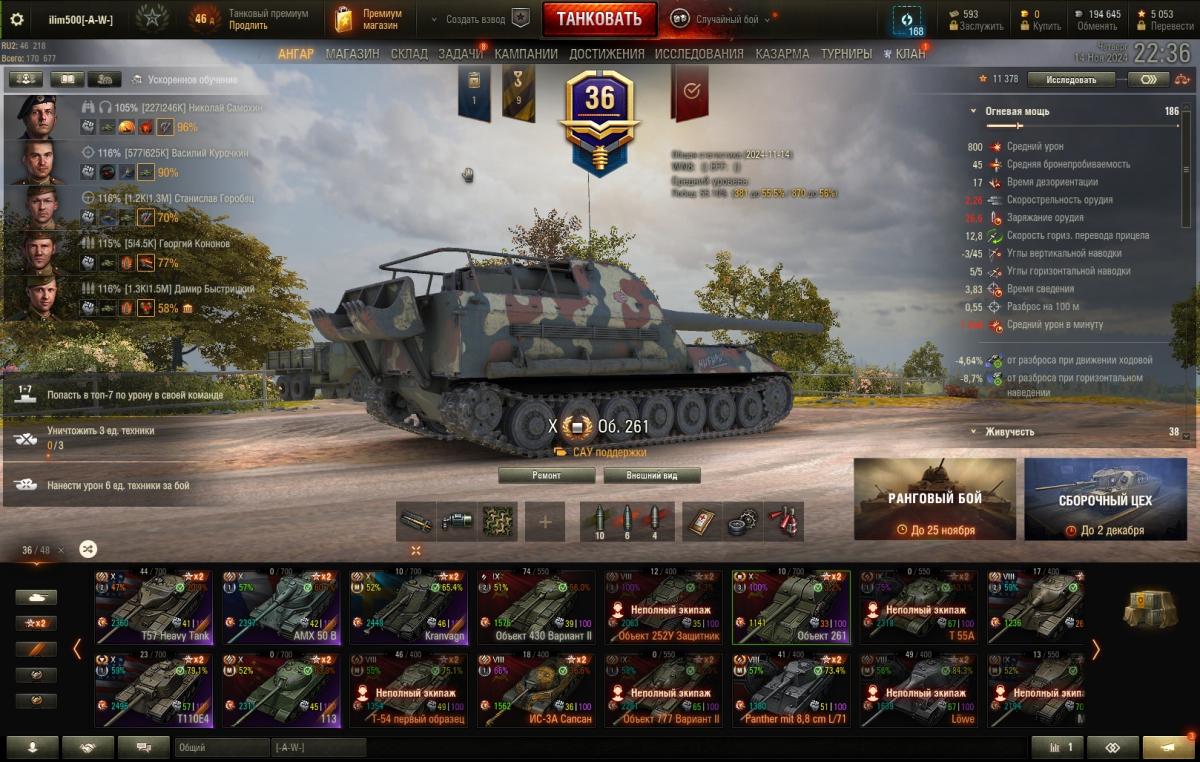The width and height of the screenshot is (1200, 762).
Task: Open the Премиум магазин
Action: tap(370, 19)
